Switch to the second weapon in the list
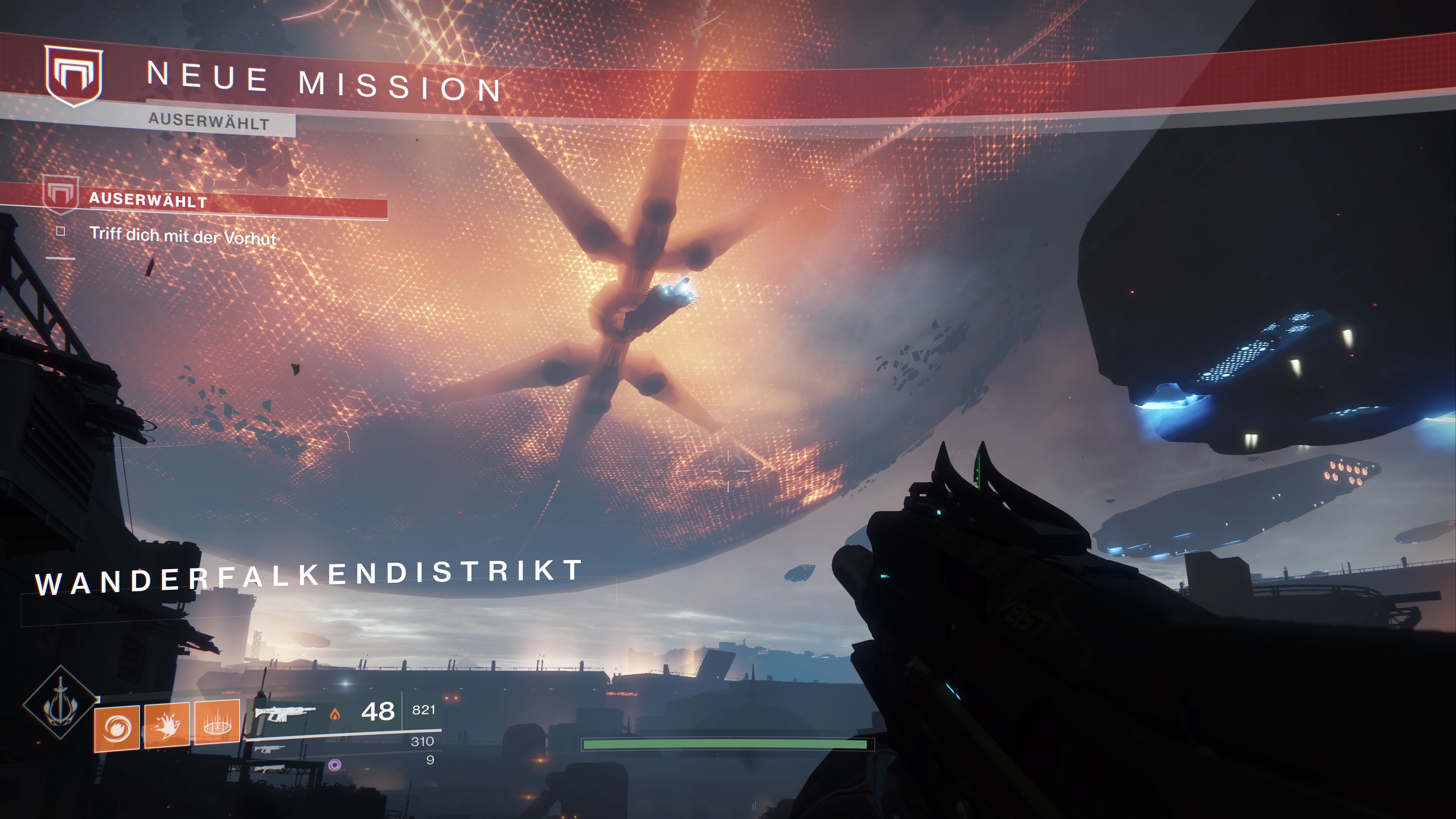The height and width of the screenshot is (819, 1456). 270,750
